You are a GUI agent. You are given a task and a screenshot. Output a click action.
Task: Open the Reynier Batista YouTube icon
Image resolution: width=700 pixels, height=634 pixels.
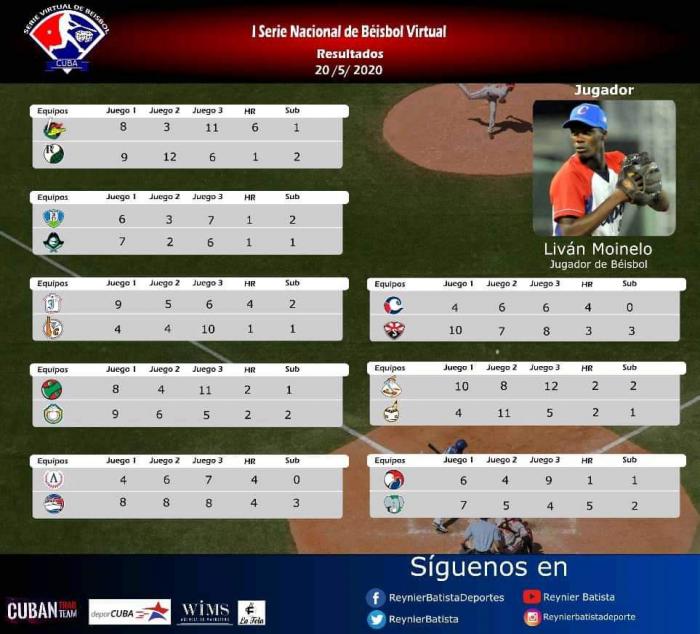[x=532, y=598]
